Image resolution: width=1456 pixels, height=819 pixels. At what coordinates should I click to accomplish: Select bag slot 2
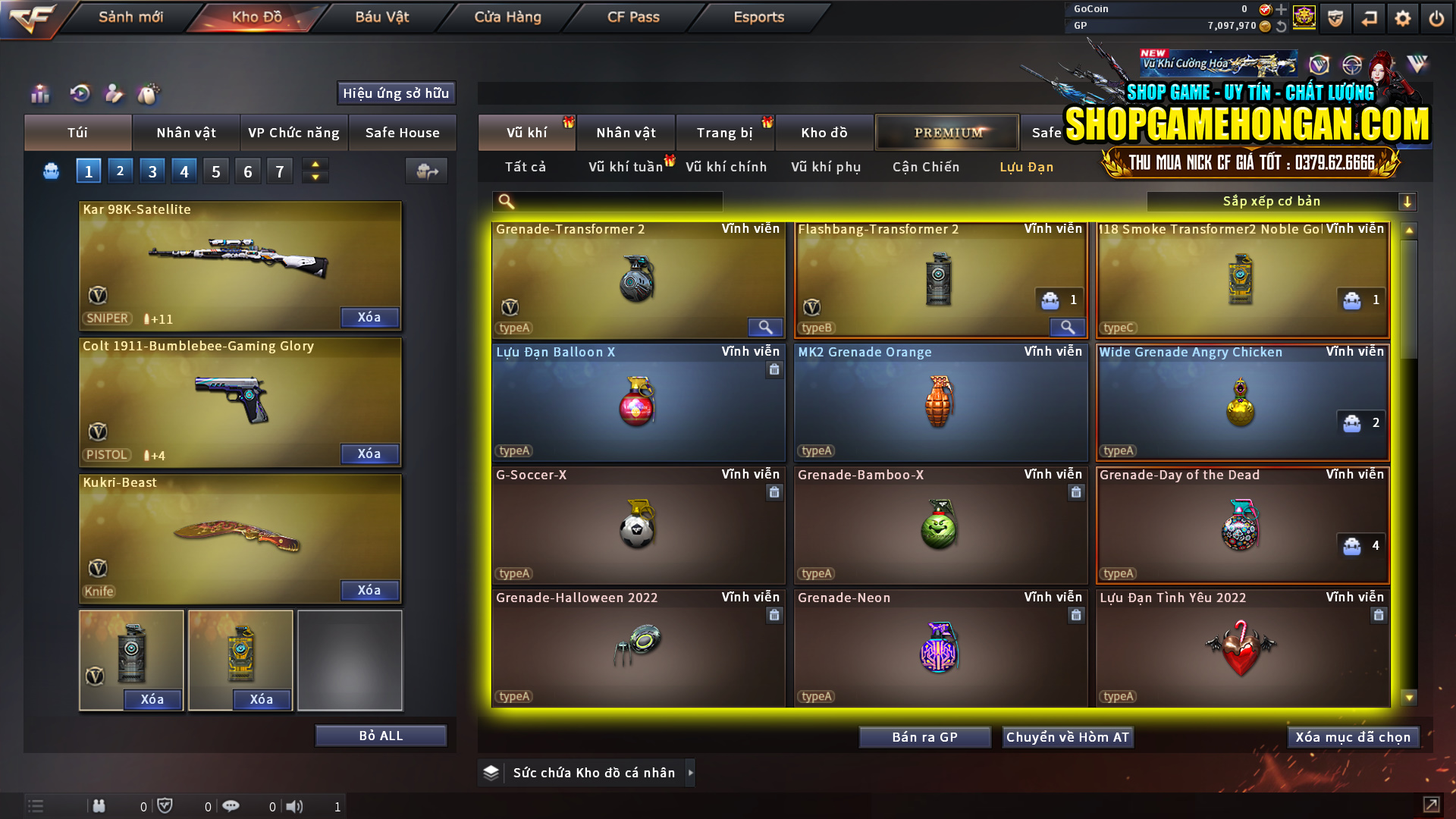120,171
